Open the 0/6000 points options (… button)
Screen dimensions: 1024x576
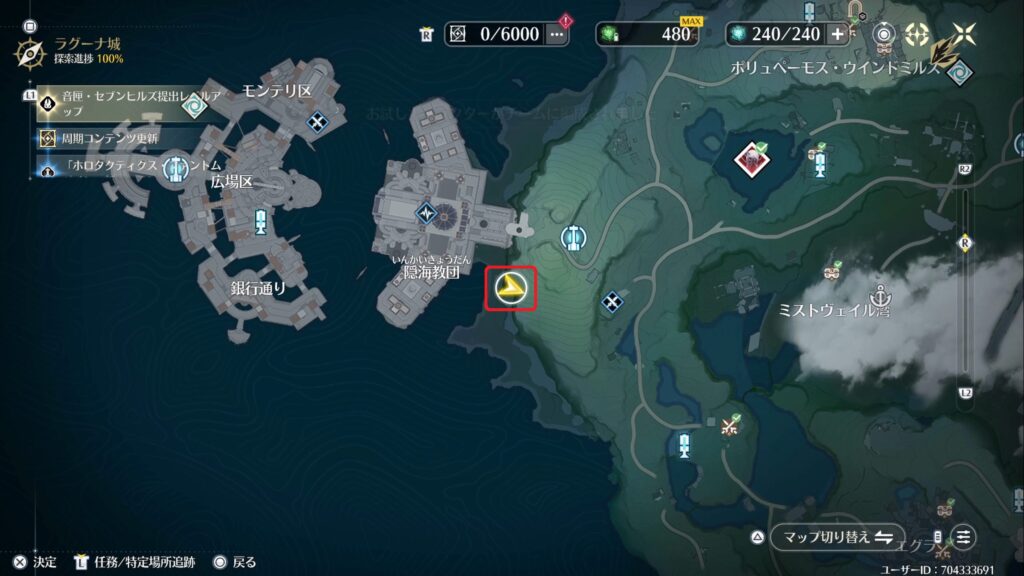coord(557,34)
